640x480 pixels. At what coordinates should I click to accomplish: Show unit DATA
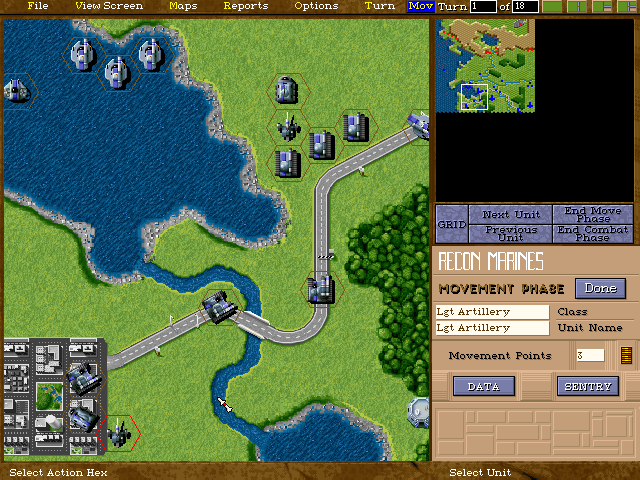(x=484, y=386)
